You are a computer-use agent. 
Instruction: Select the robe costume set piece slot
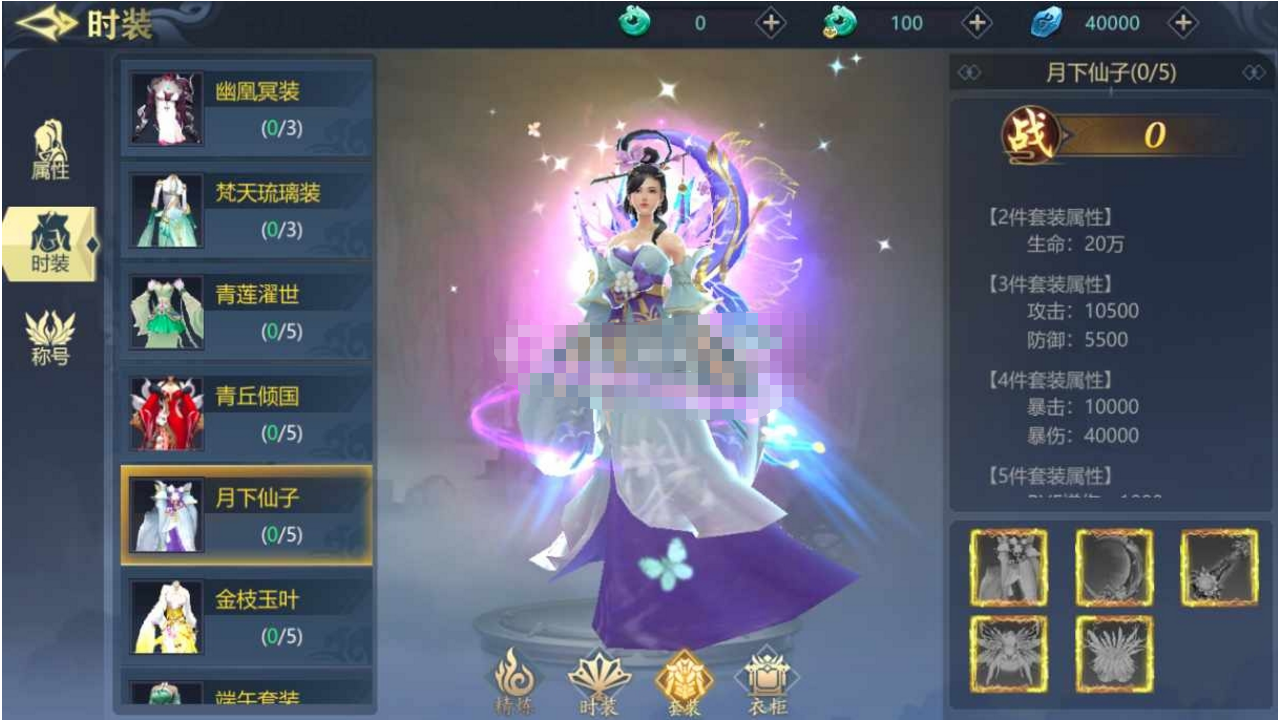(1009, 568)
